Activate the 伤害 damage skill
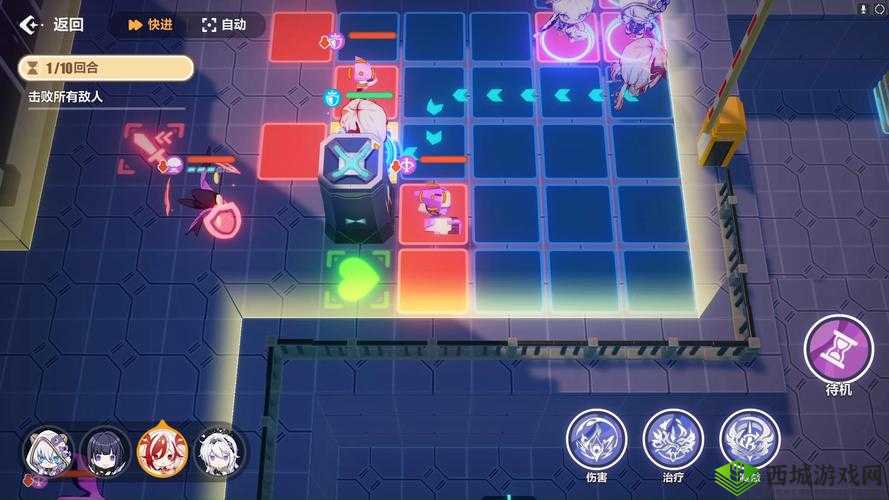Image resolution: width=889 pixels, height=500 pixels. pyautogui.click(x=596, y=439)
